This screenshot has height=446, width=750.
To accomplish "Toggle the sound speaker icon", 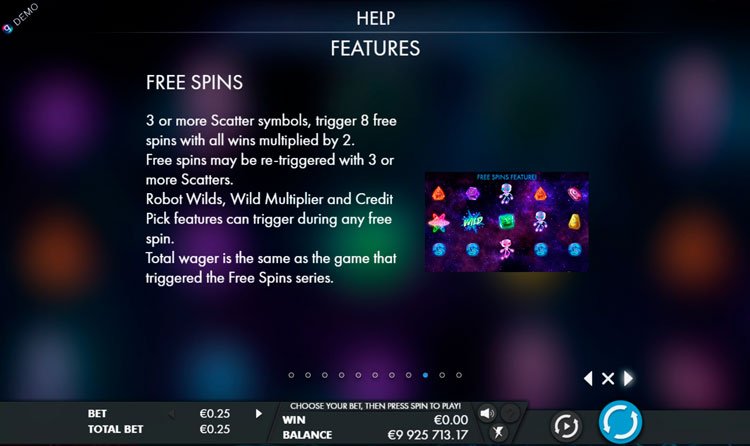I will 487,413.
